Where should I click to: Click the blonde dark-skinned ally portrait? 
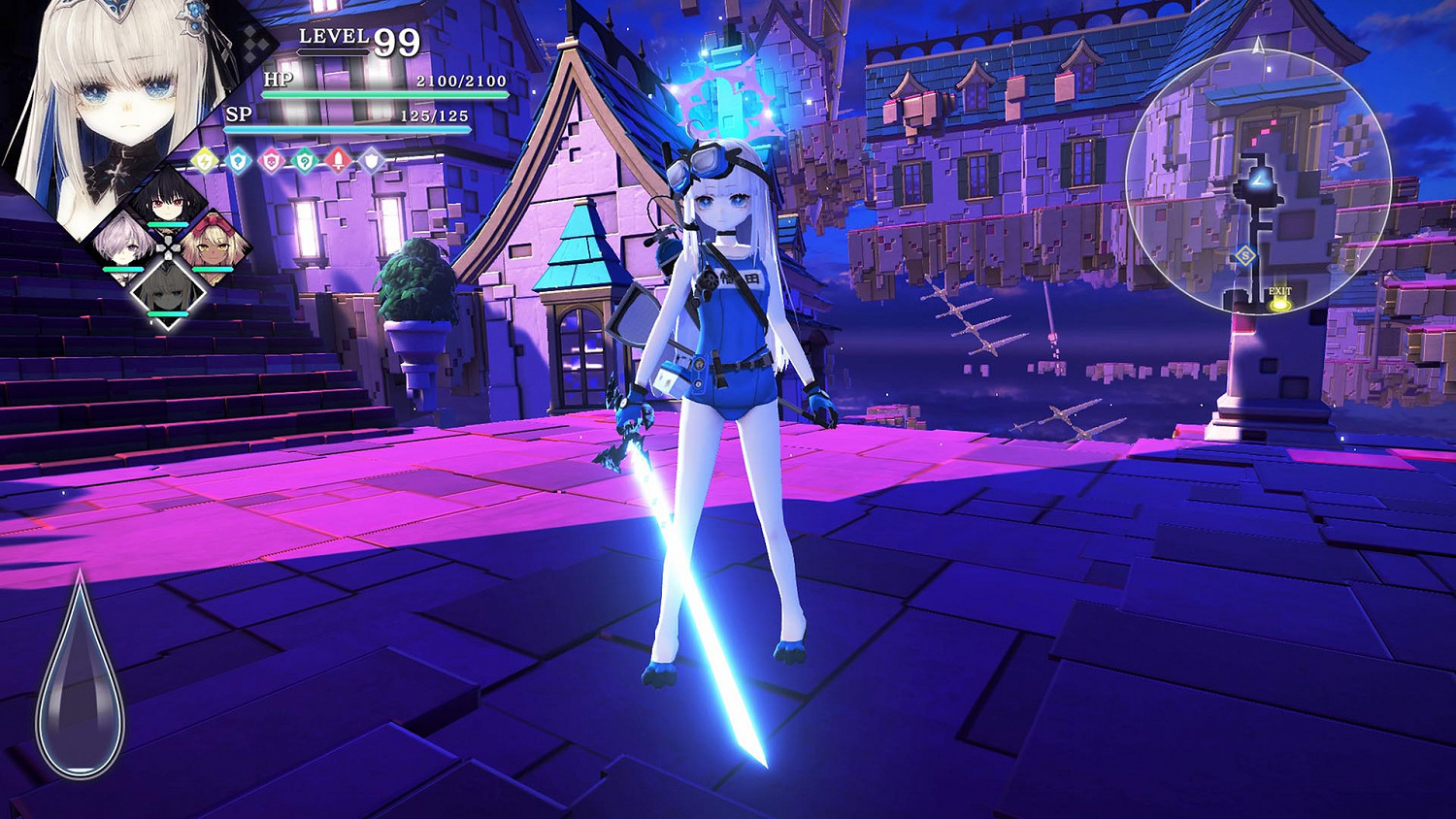coord(214,249)
